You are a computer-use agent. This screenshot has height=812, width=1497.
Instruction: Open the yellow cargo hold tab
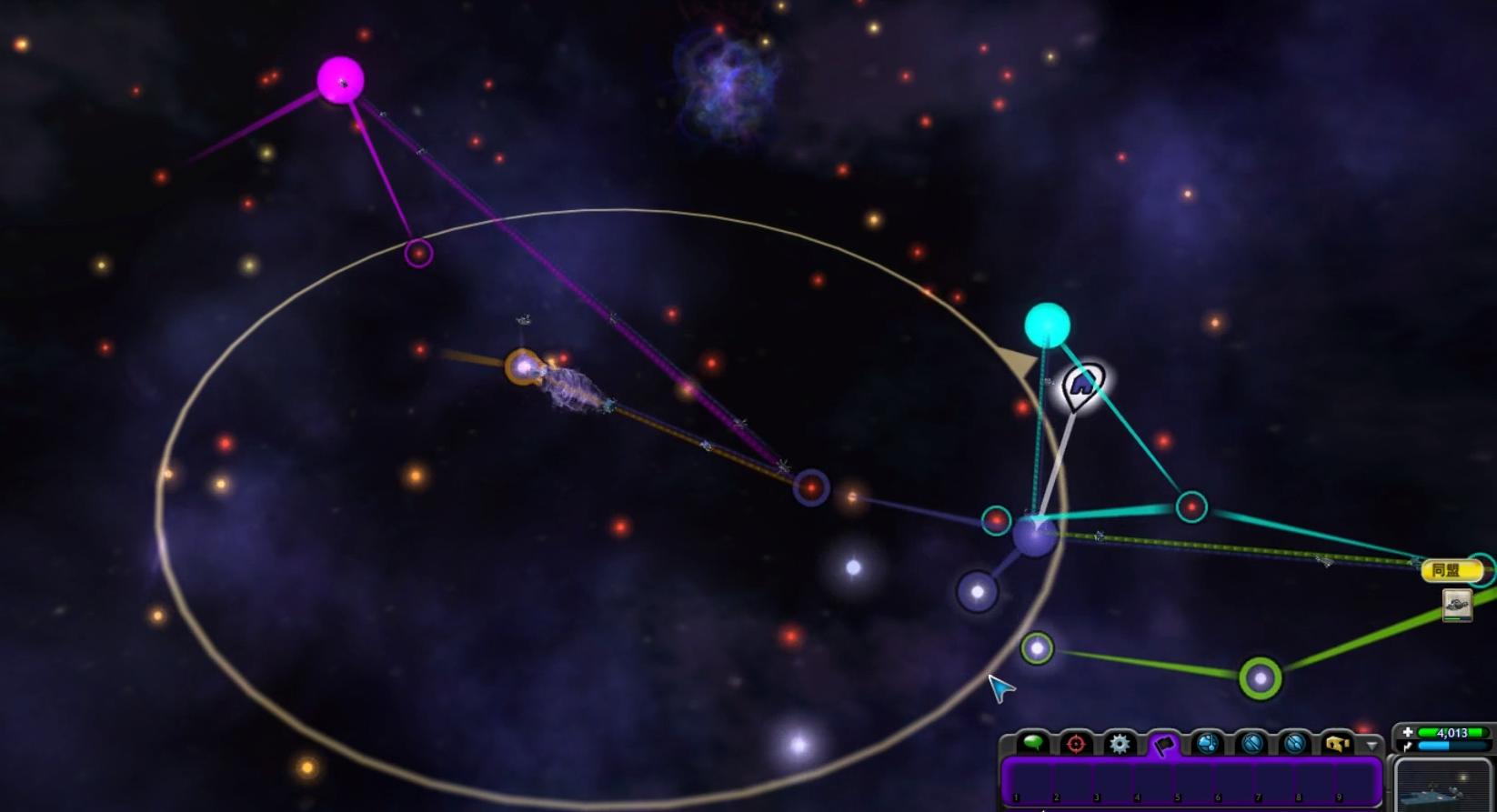(x=1337, y=744)
